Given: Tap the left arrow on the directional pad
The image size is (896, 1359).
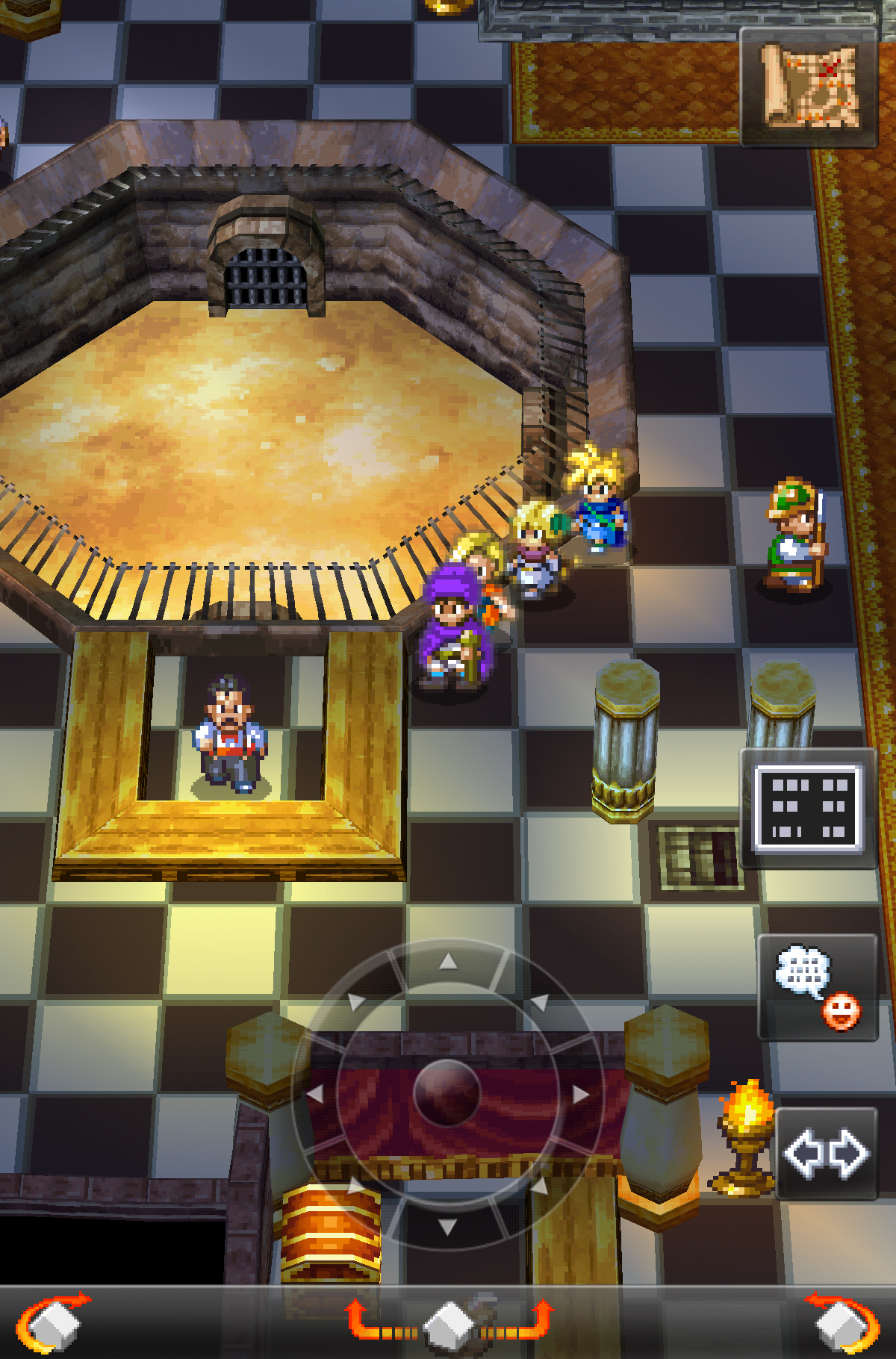Looking at the screenshot, I should (315, 1094).
